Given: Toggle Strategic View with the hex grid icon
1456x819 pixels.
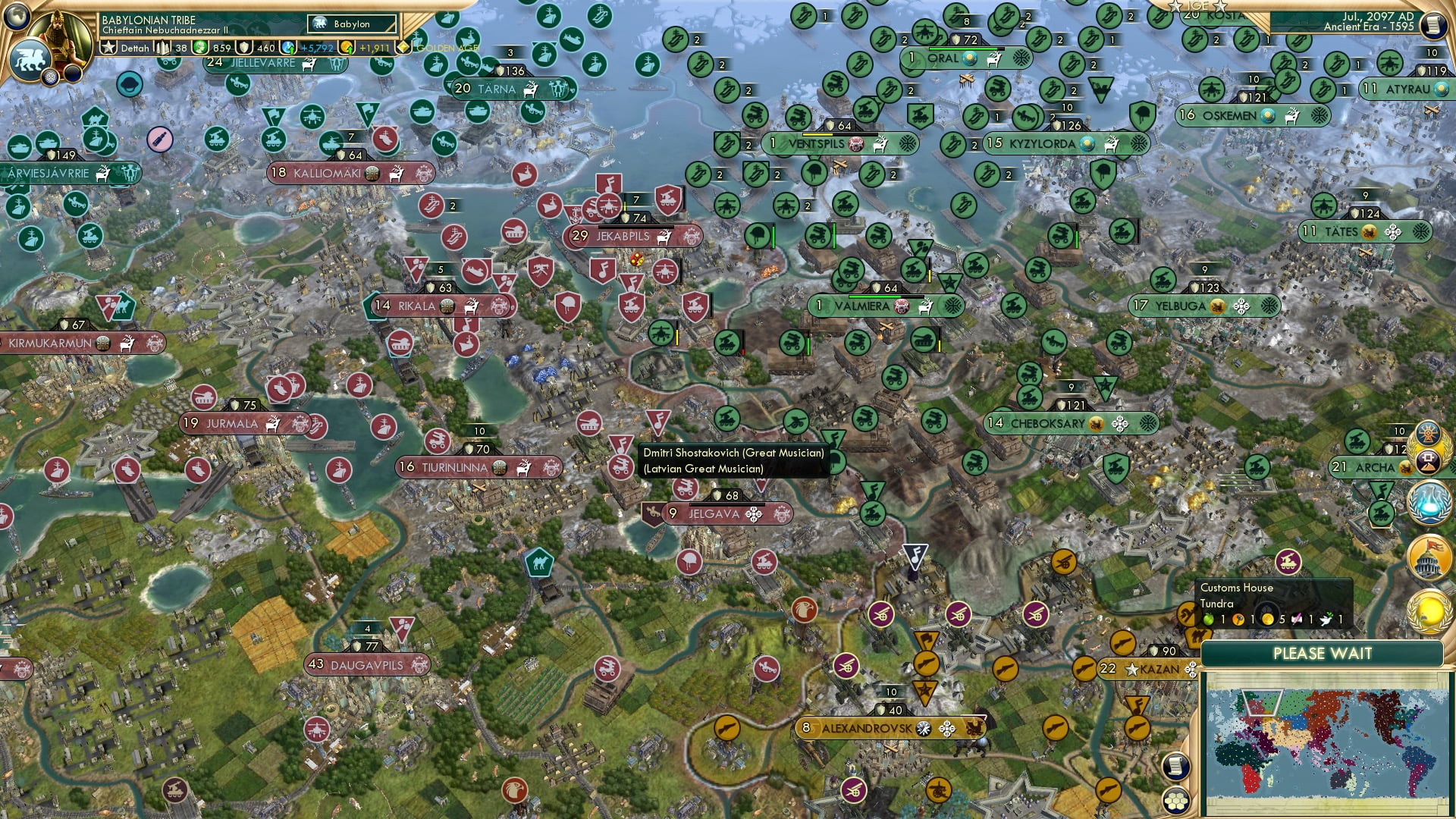Looking at the screenshot, I should point(1176,801).
